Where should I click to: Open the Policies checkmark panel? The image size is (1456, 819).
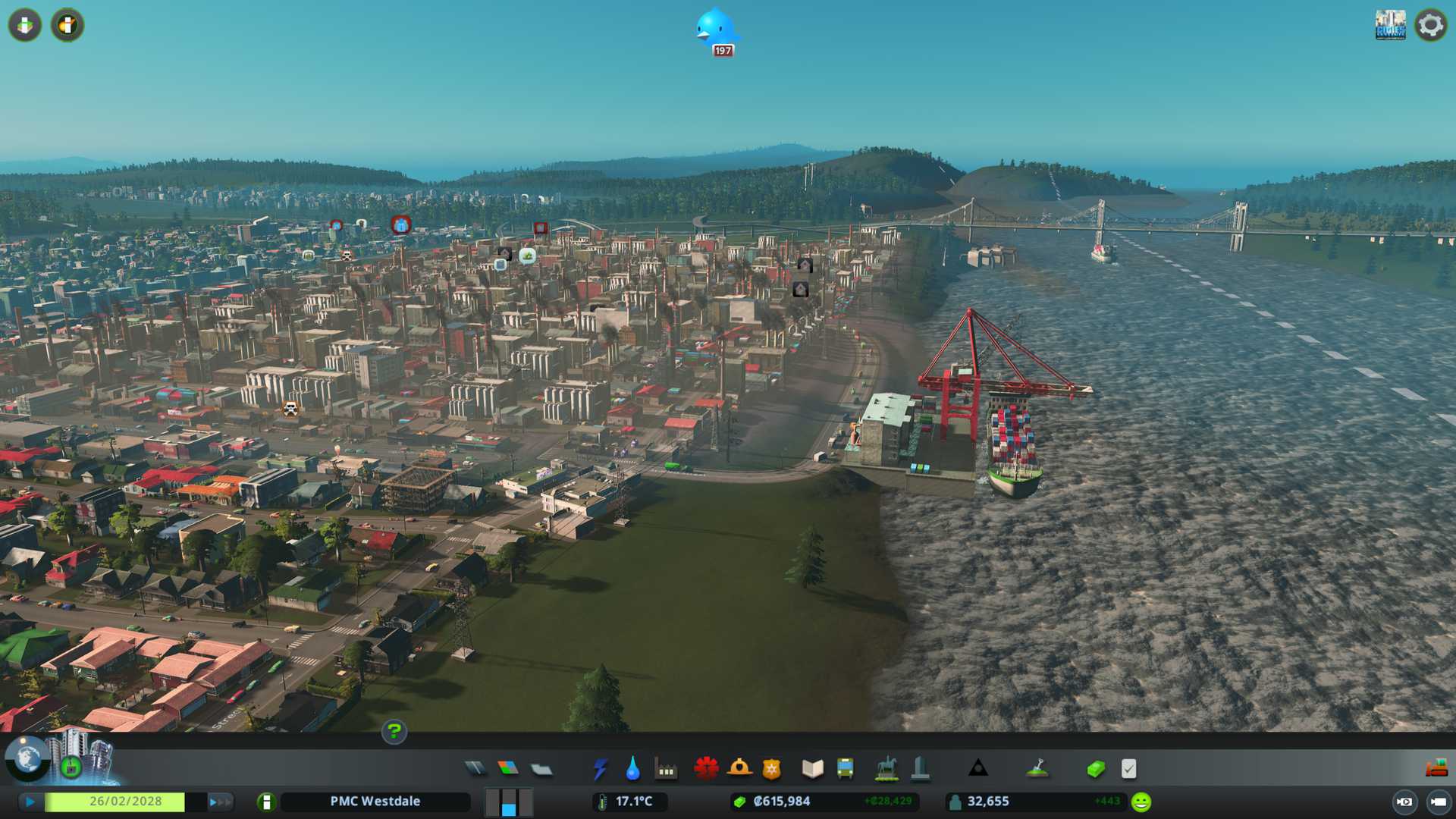pos(1128,769)
